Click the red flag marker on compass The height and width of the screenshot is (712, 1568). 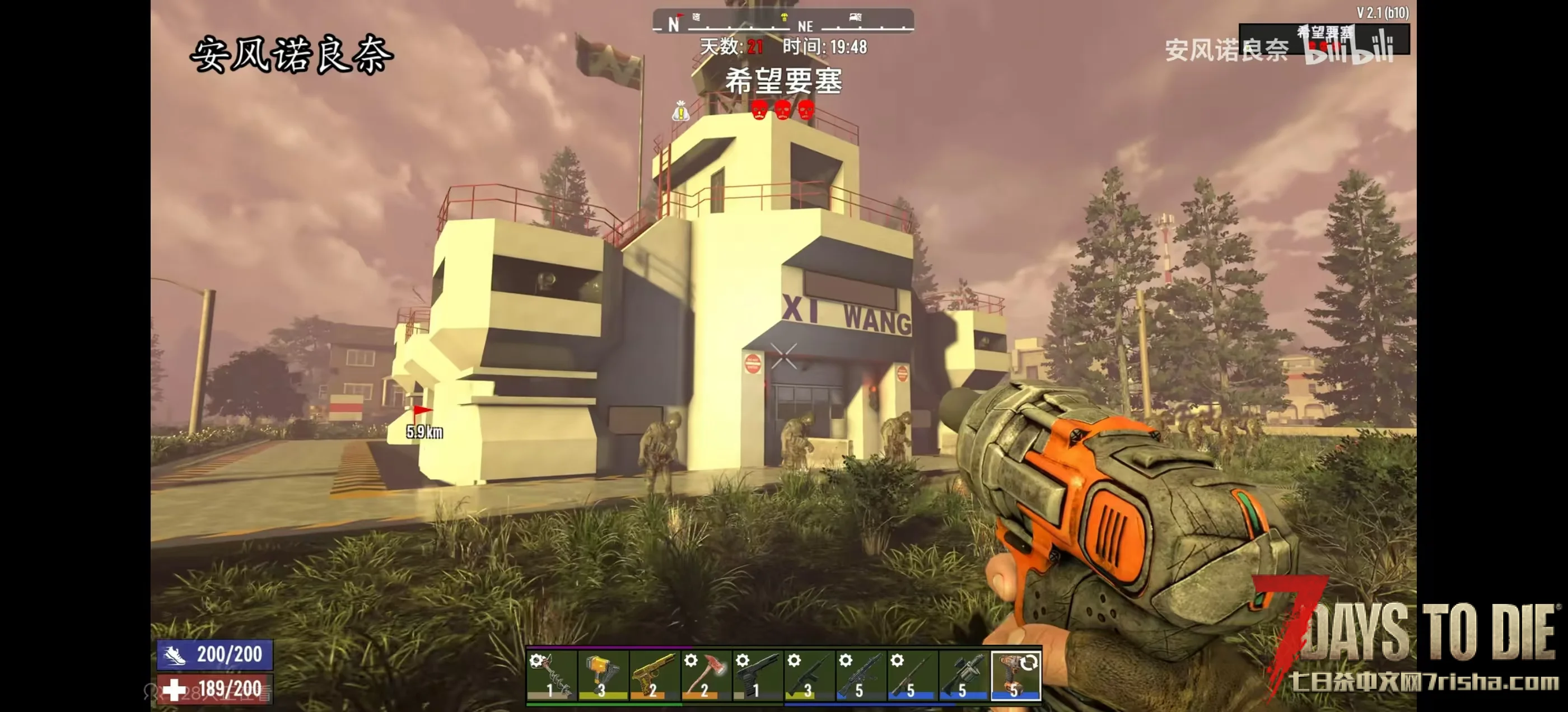(680, 16)
